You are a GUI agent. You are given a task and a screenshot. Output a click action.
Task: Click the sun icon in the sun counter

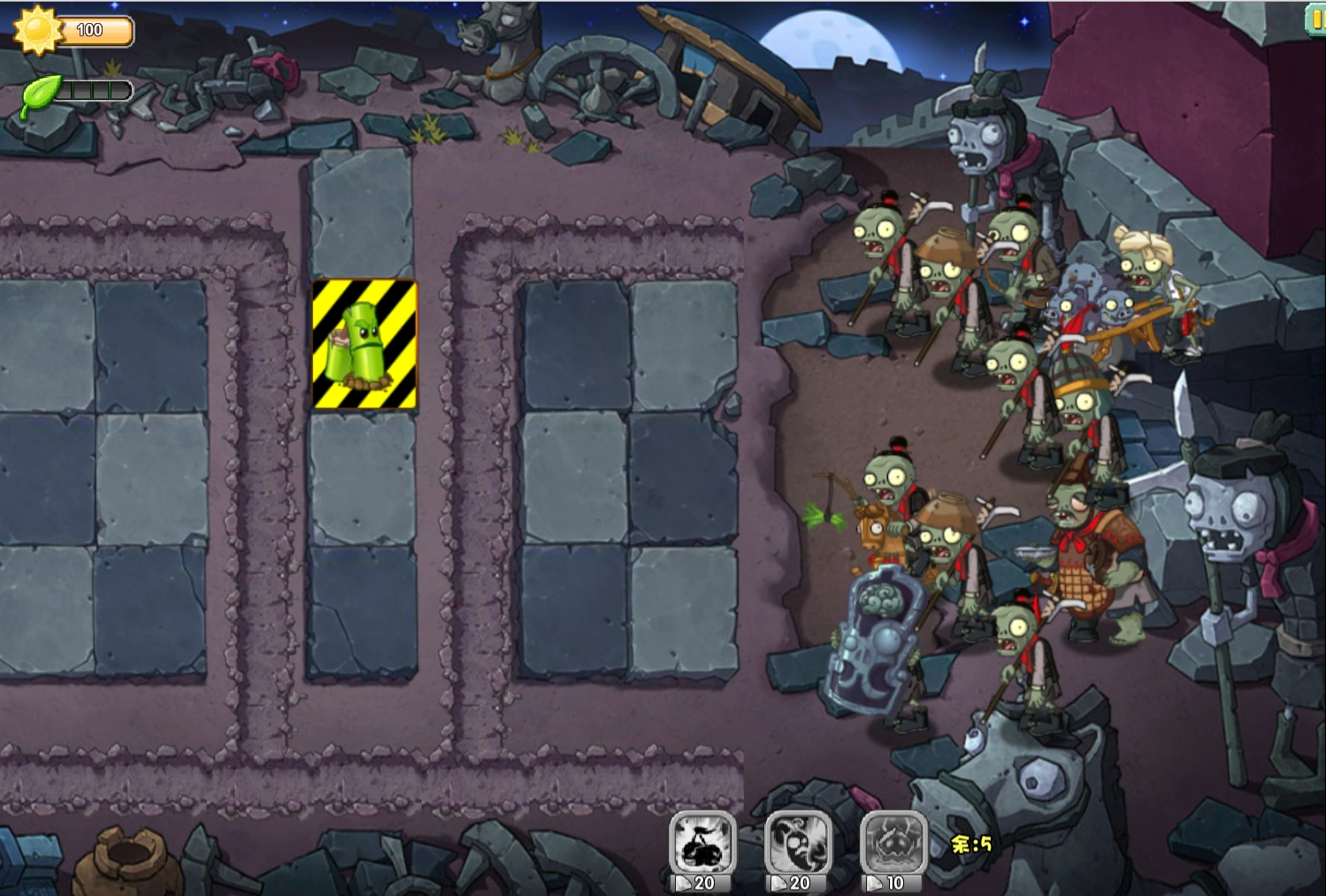(x=37, y=30)
